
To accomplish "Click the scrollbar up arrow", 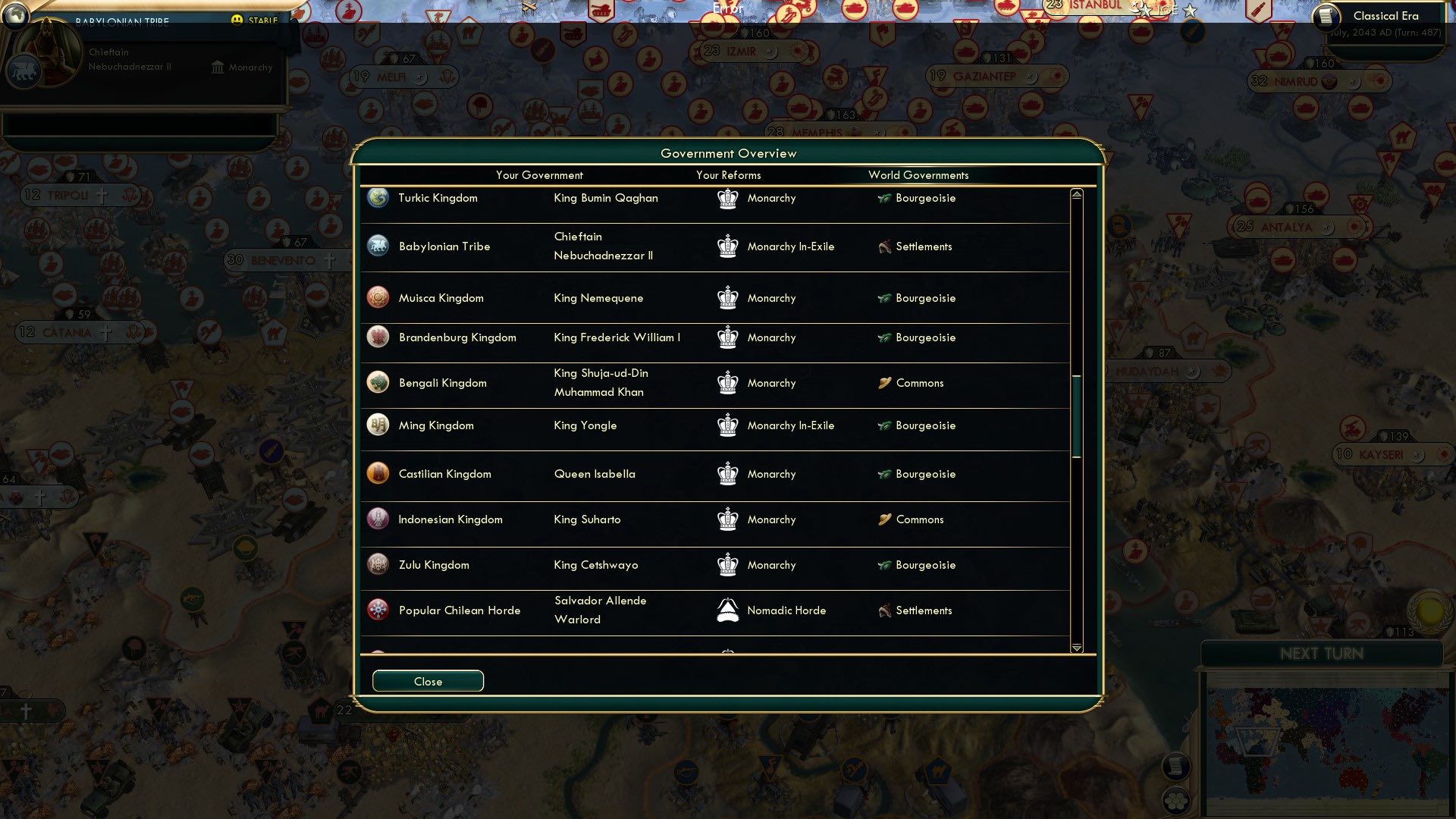I will point(1075,193).
